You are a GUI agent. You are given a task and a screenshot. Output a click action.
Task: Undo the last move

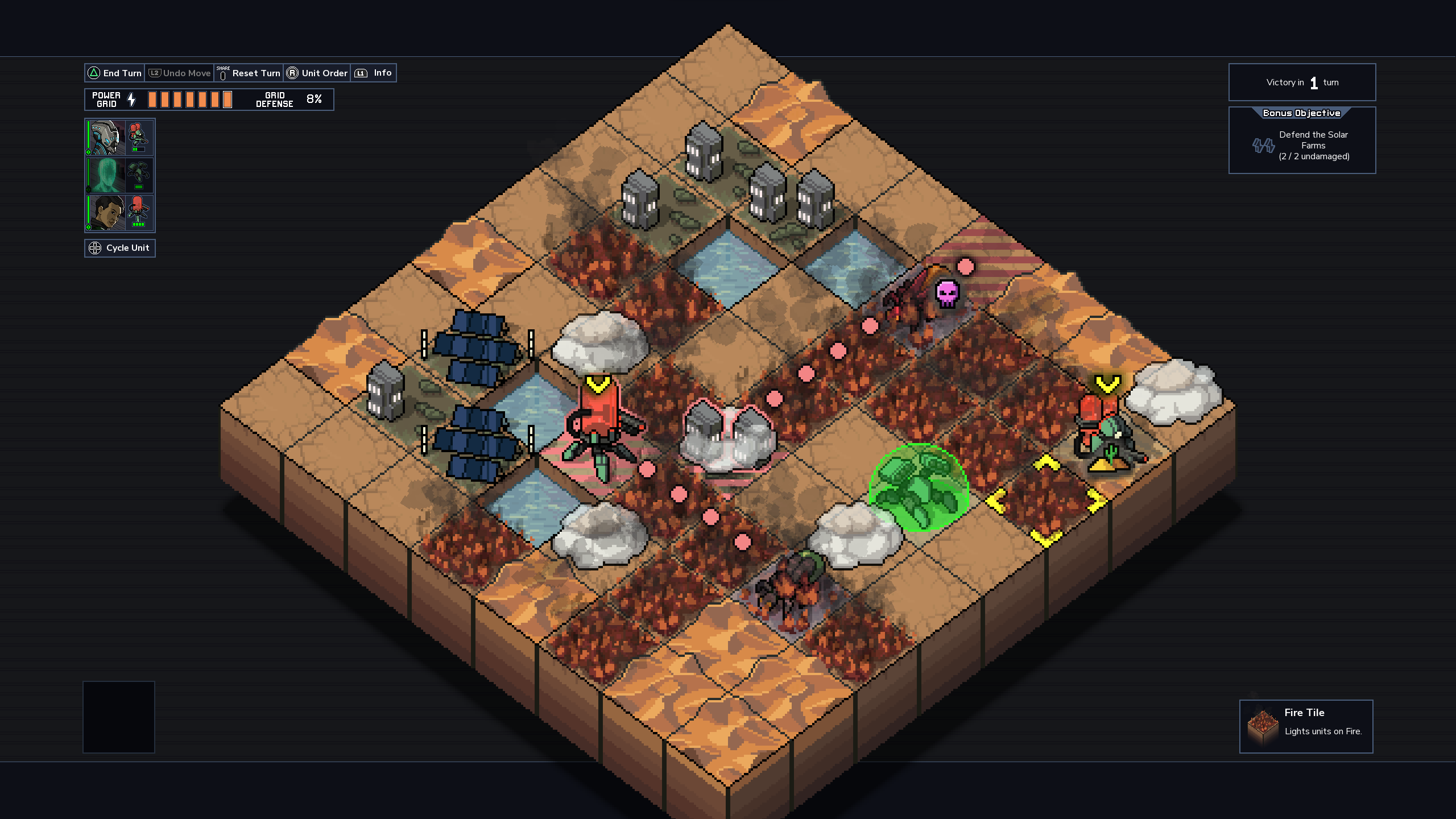click(180, 73)
